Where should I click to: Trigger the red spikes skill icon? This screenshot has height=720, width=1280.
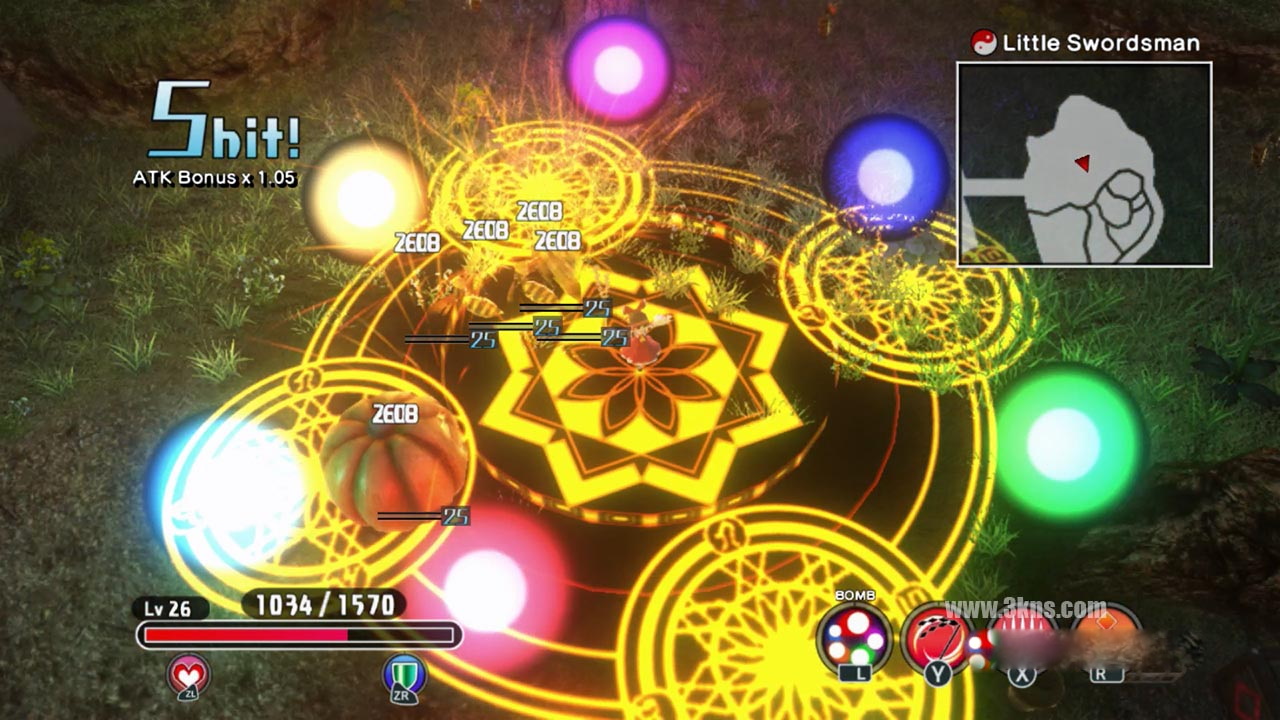(1021, 634)
